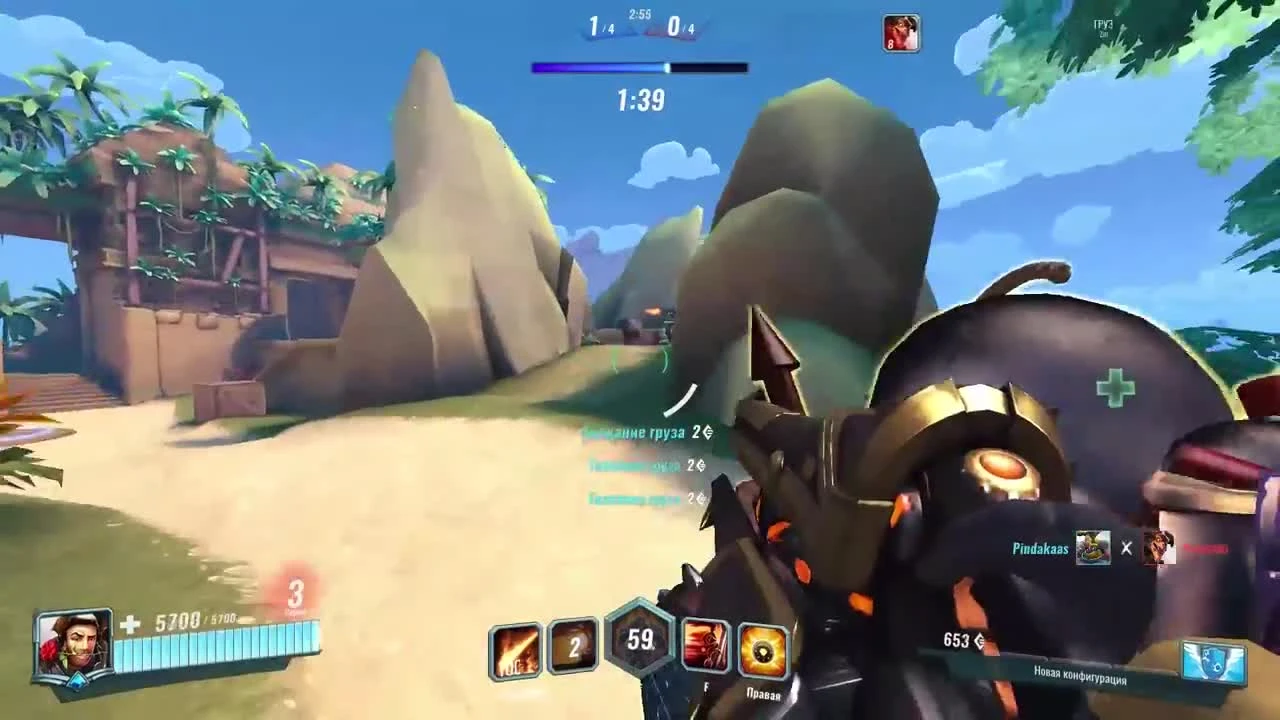This screenshot has height=720, width=1280.
Task: Select the primary fire weapon ability icon
Action: (515, 650)
